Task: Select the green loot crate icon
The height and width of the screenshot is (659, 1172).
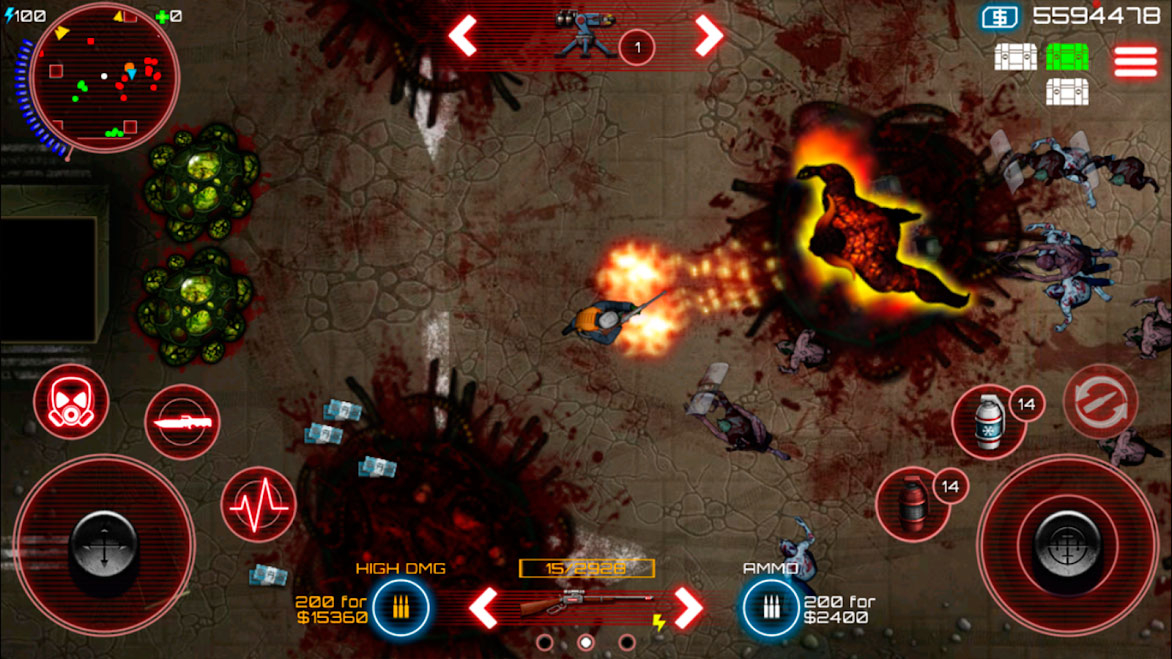Action: pos(1067,56)
